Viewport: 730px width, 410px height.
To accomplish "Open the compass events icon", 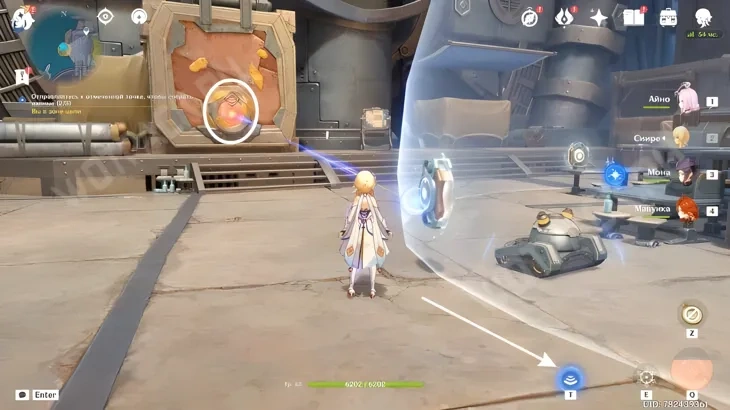I will (529, 17).
